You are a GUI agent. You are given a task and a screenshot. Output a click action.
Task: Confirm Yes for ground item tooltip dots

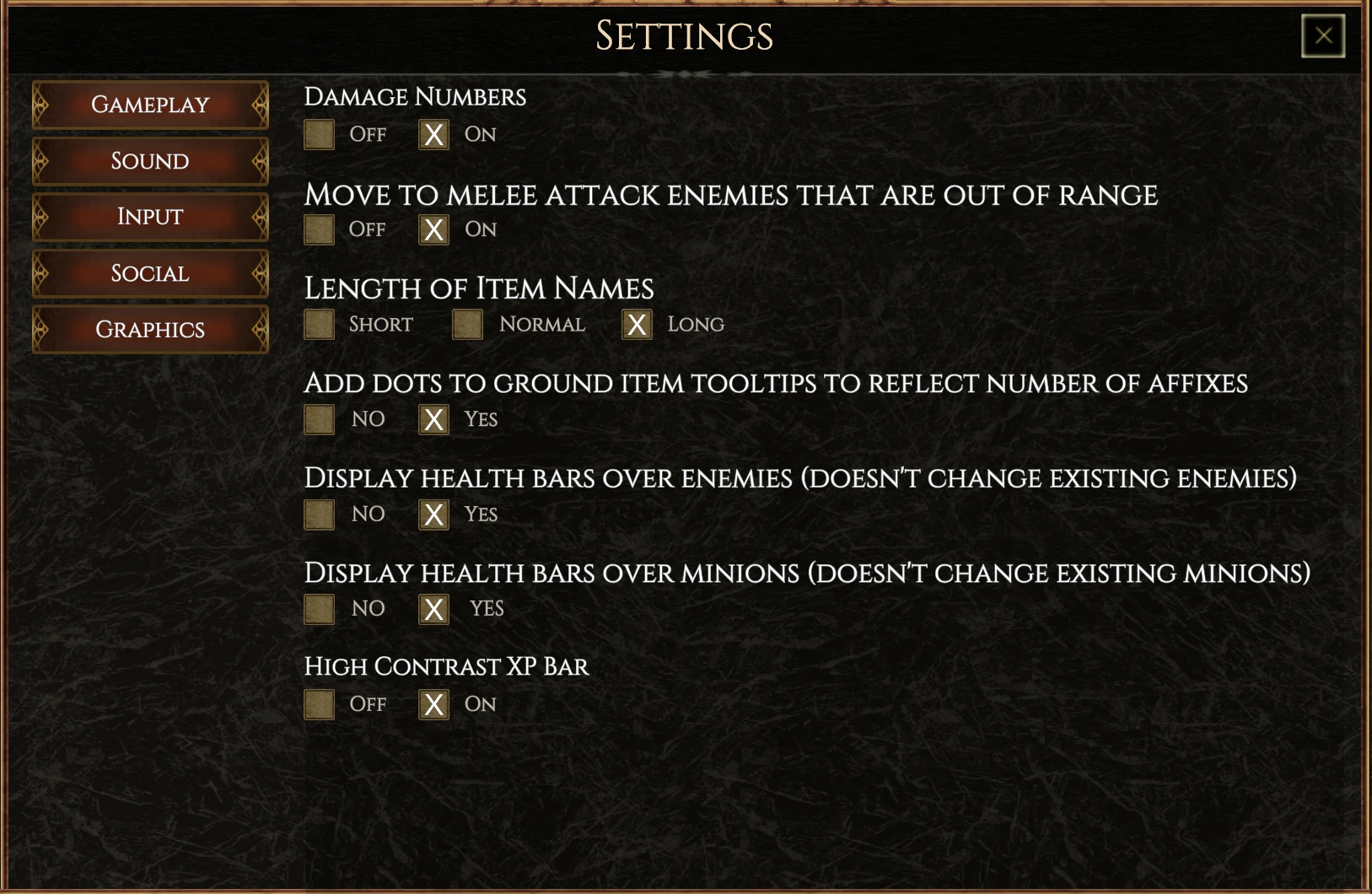433,419
